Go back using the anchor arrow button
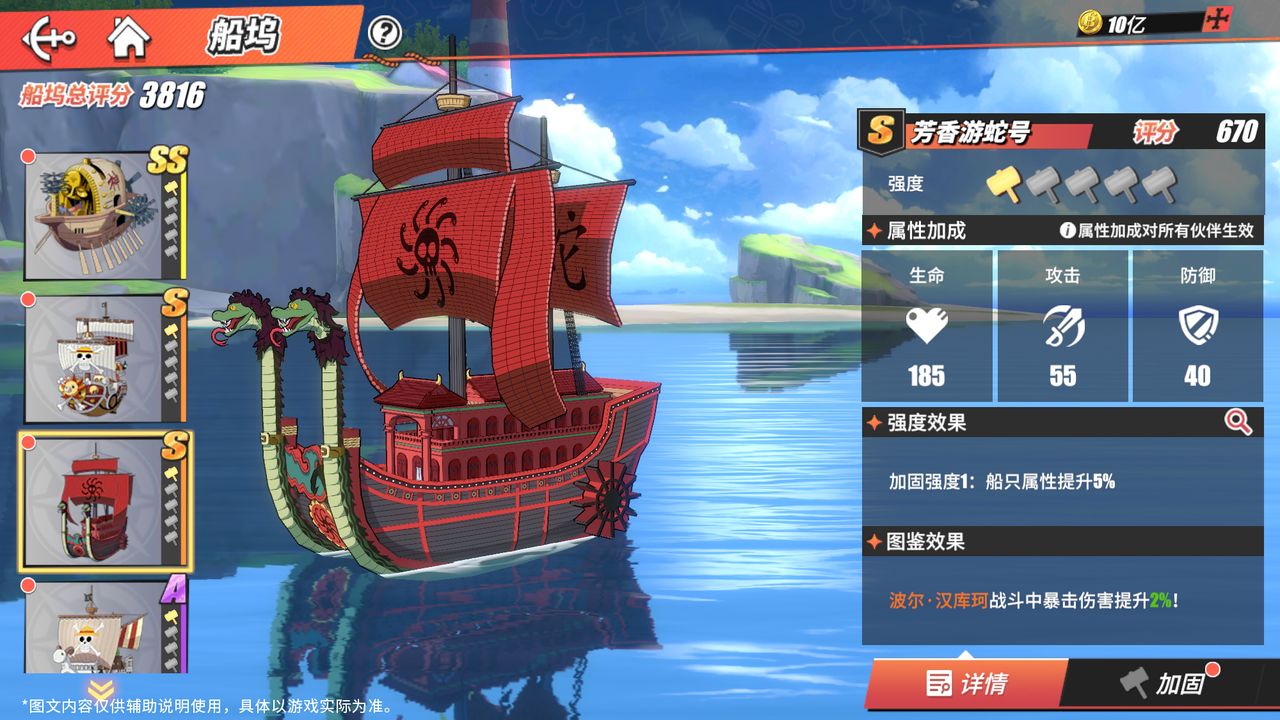The image size is (1280, 720). click(x=48, y=38)
